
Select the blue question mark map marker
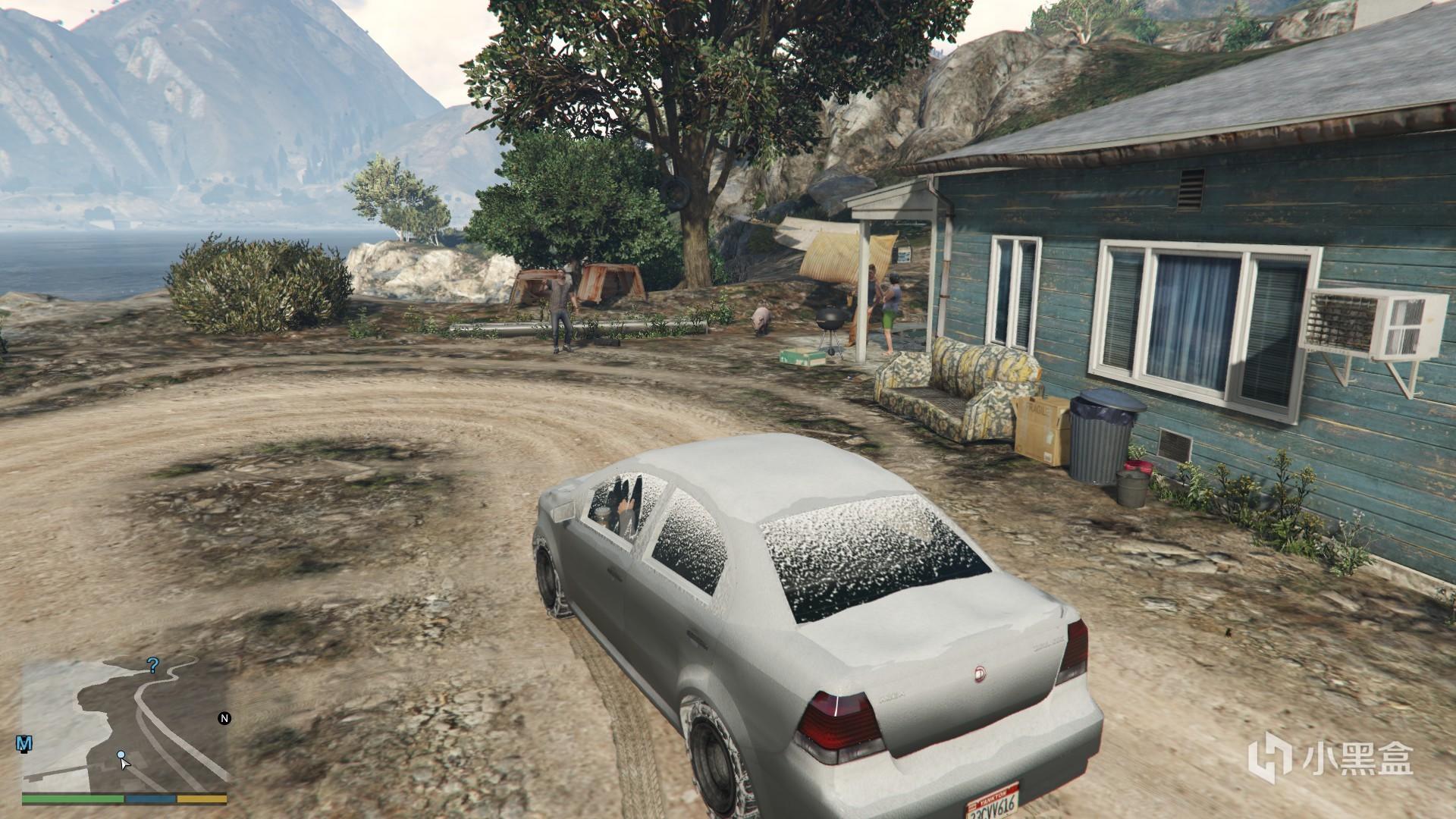[153, 666]
